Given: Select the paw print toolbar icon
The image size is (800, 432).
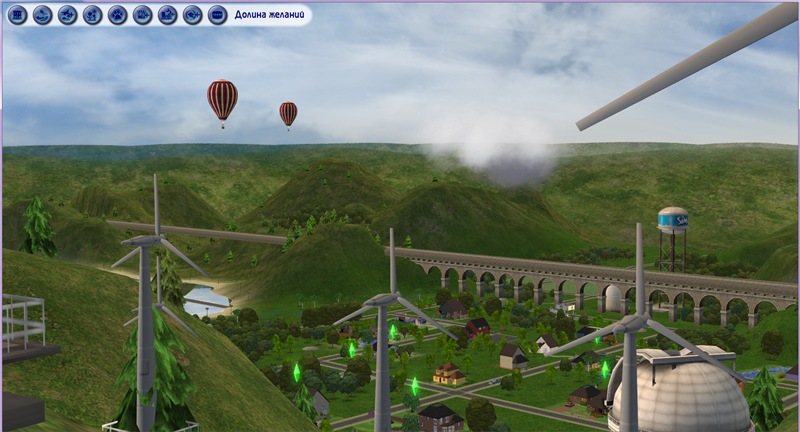Looking at the screenshot, I should click(117, 15).
